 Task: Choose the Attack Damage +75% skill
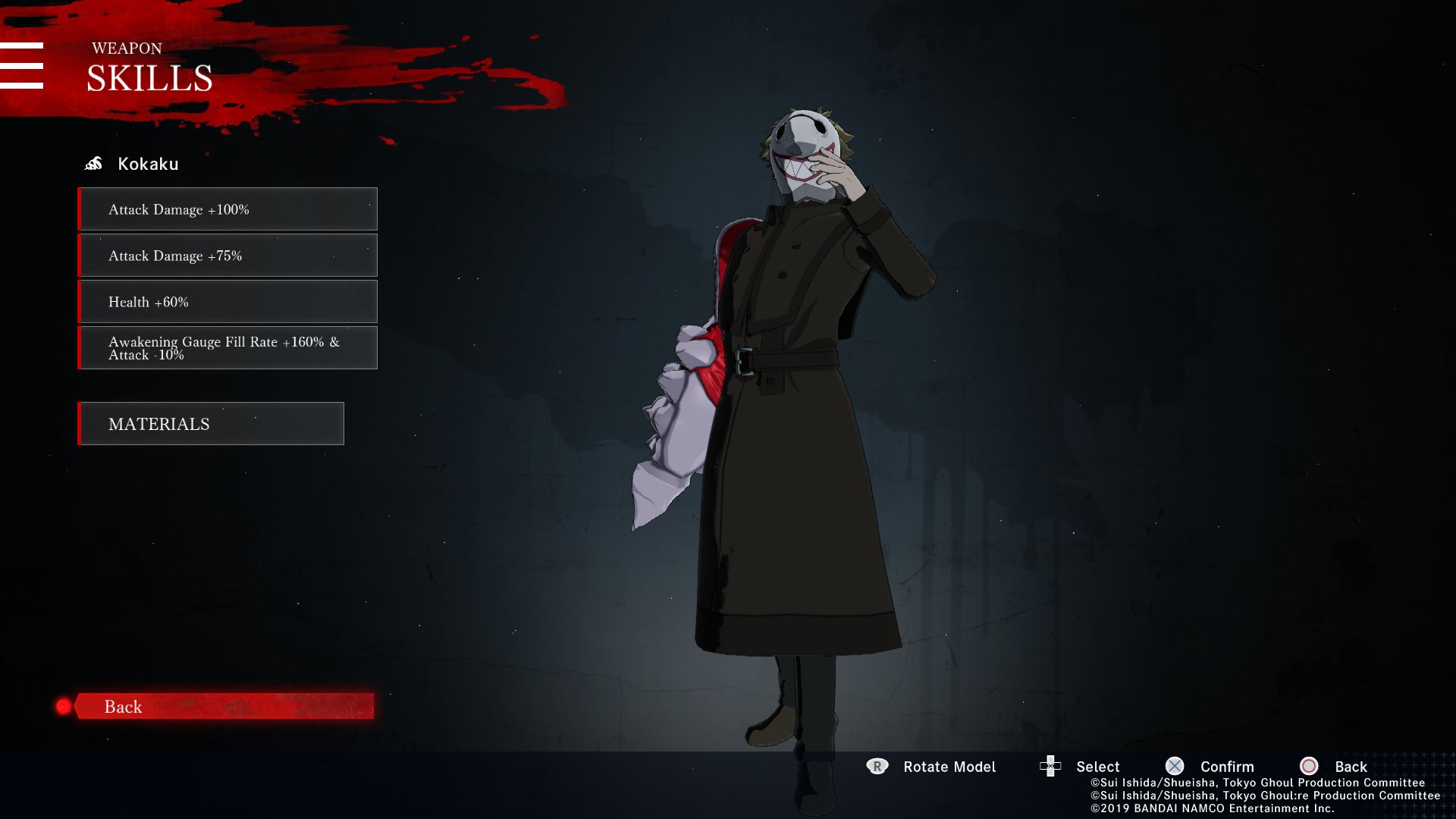227,256
